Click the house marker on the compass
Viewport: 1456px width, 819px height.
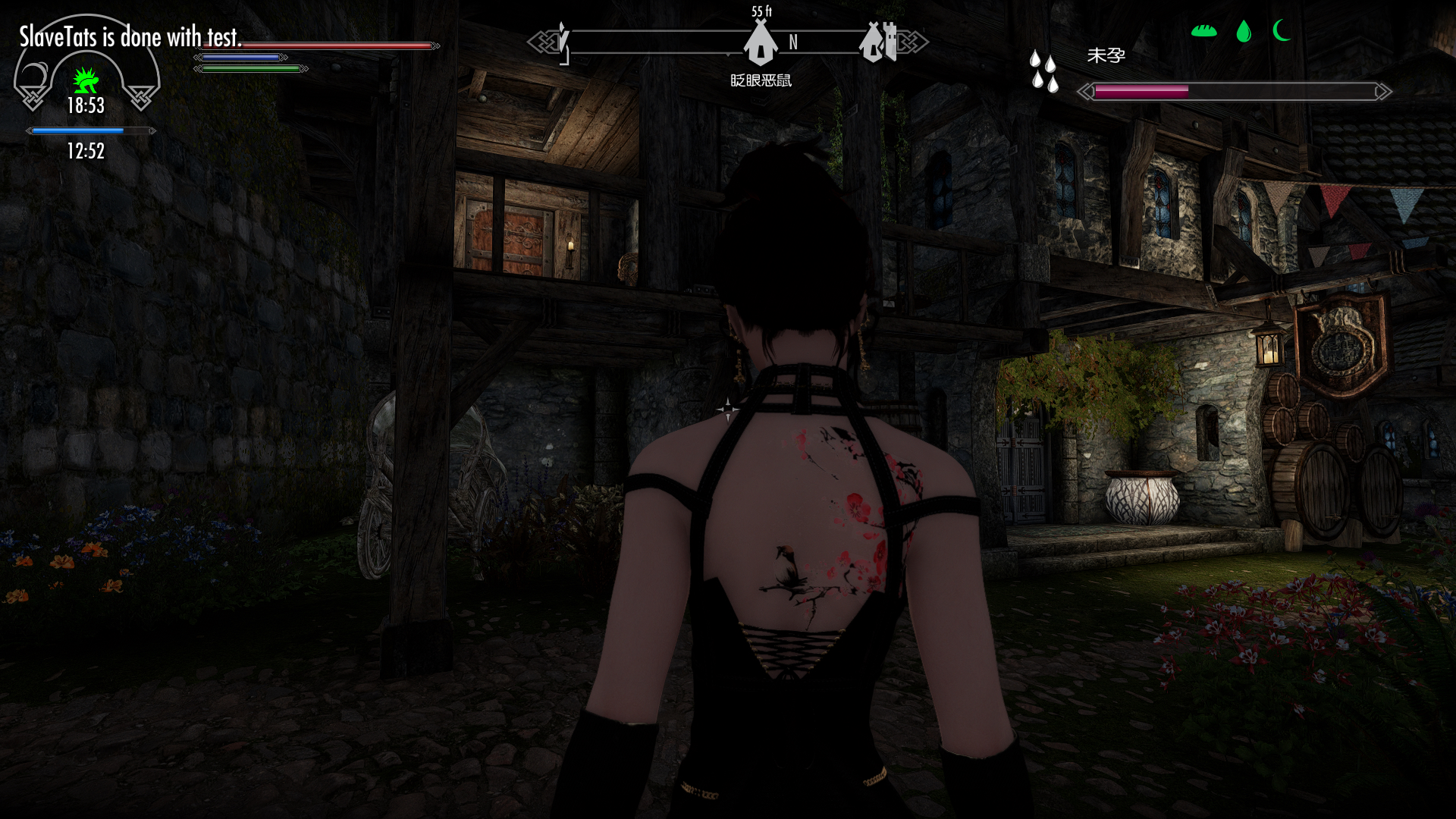coord(760,44)
